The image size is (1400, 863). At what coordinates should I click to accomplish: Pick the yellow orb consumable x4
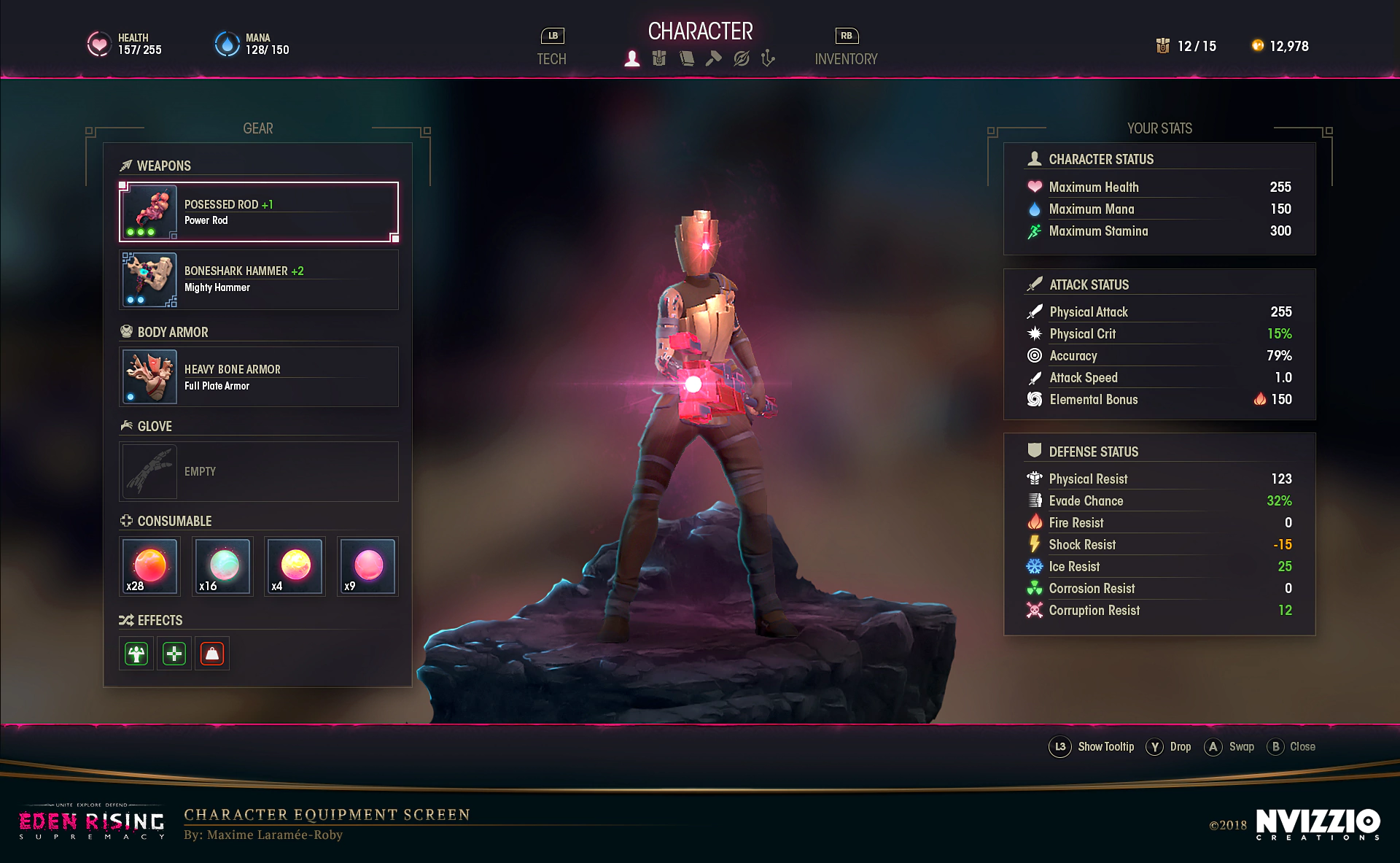click(x=295, y=566)
